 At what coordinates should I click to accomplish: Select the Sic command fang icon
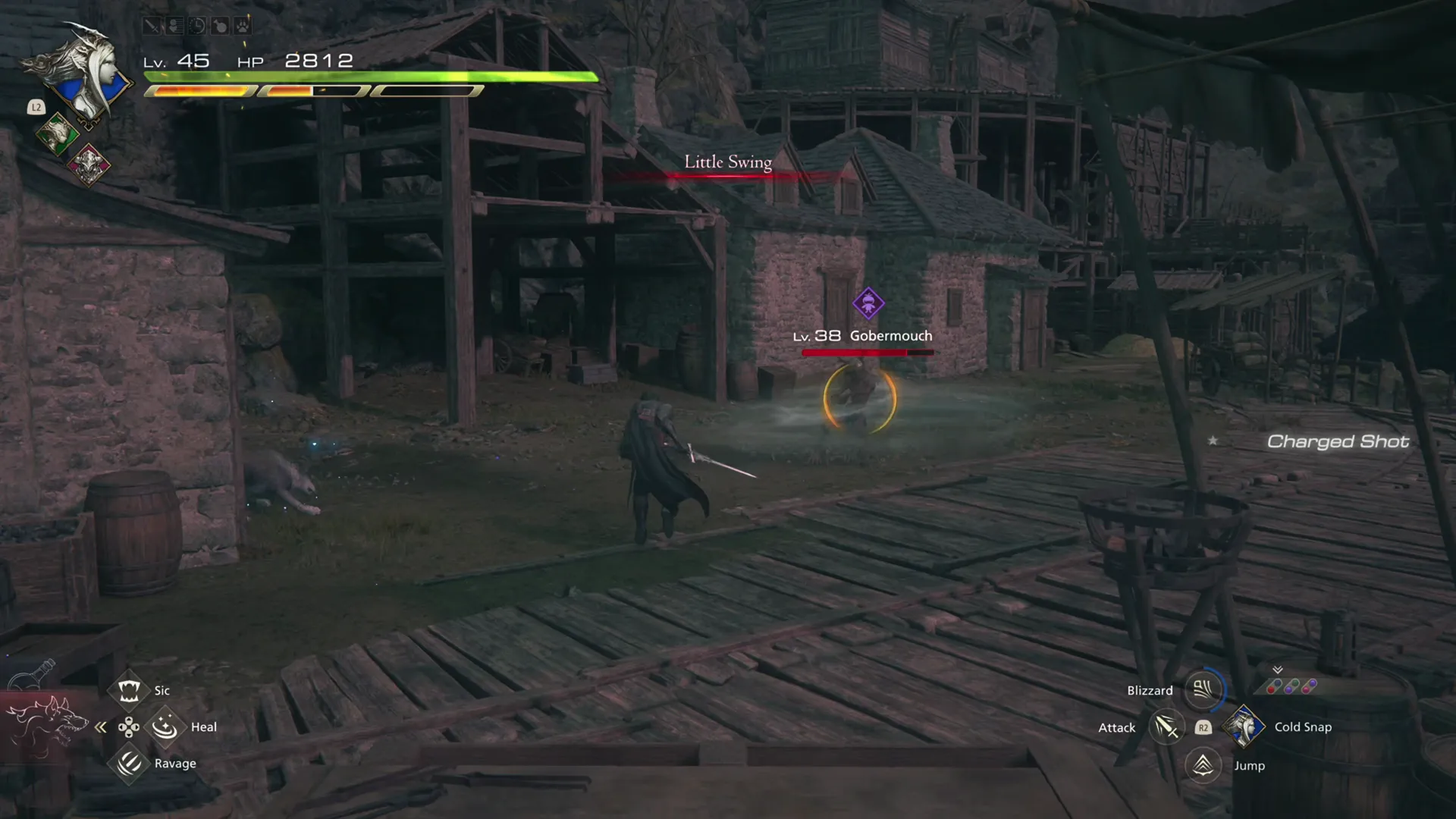(x=128, y=691)
